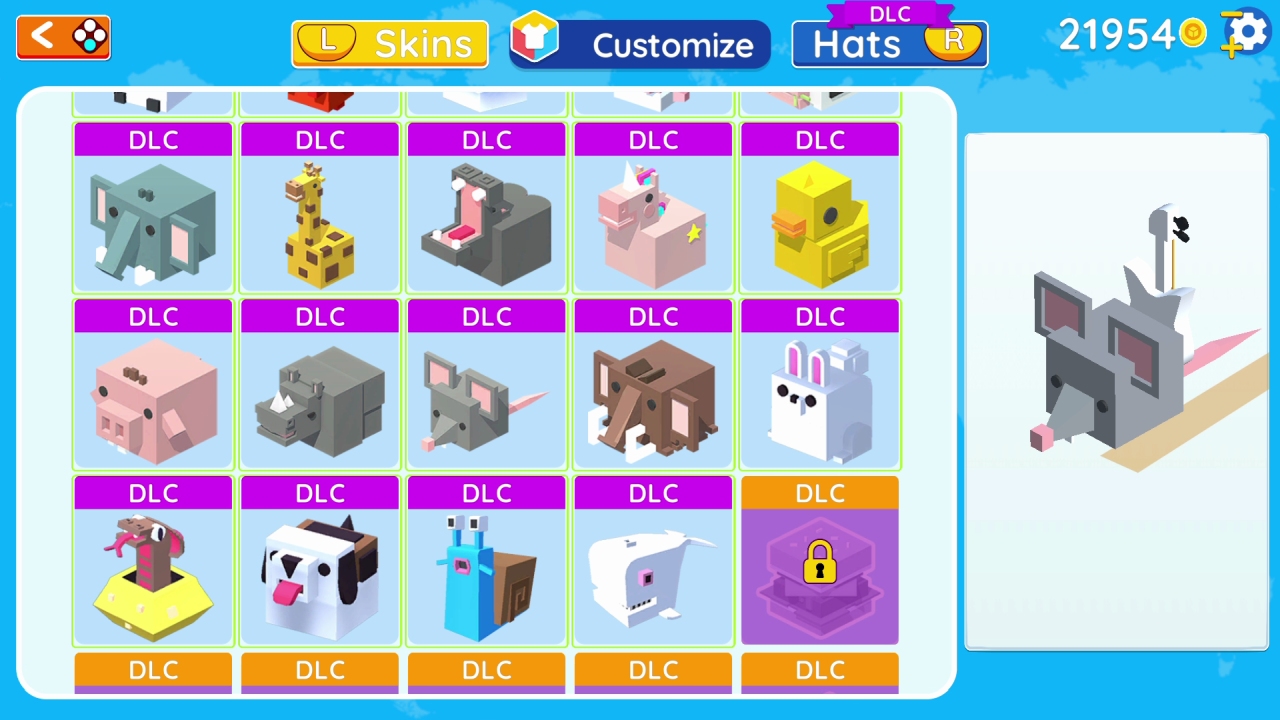Image resolution: width=1280 pixels, height=720 pixels.
Task: Select the white rabbit skin
Action: (819, 396)
